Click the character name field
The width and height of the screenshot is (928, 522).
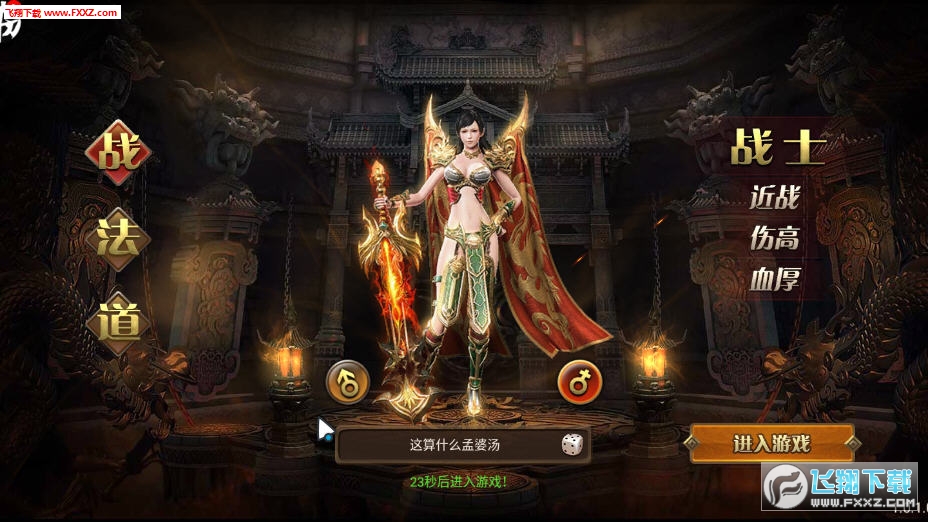[450, 445]
